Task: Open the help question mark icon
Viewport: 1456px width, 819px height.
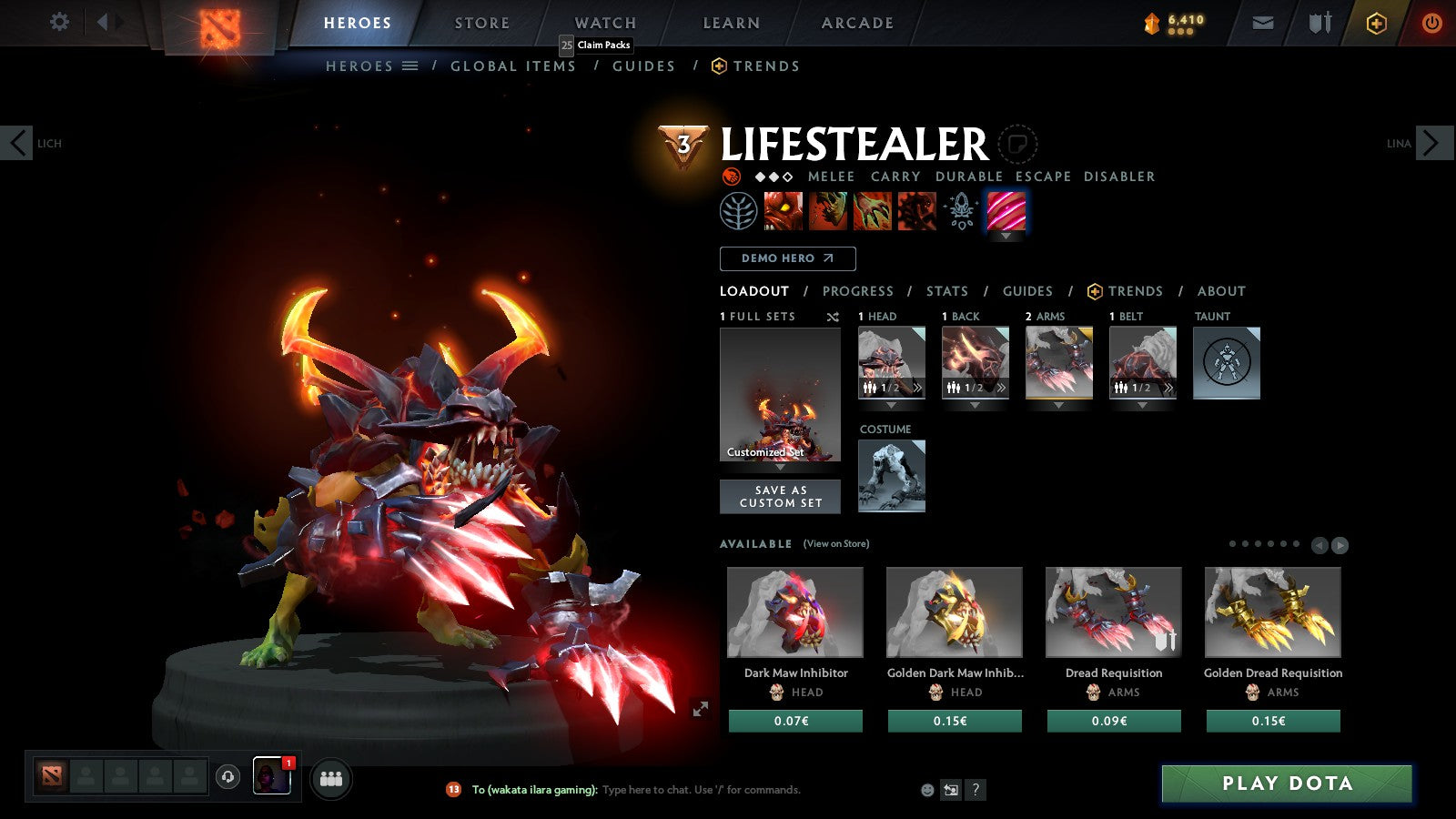Action: point(976,790)
